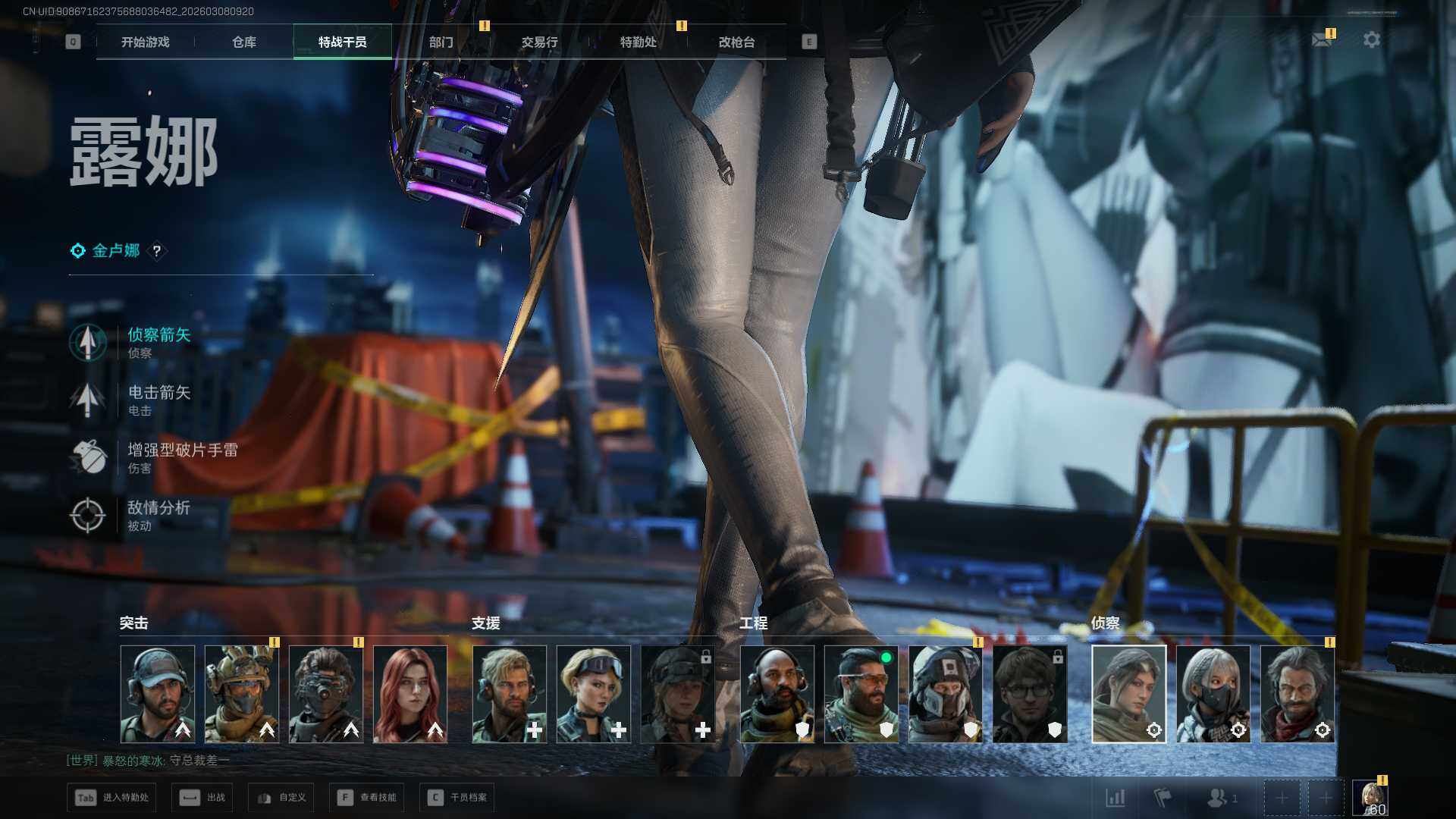
Task: Open the 干员档案 operator file
Action: (x=457, y=798)
